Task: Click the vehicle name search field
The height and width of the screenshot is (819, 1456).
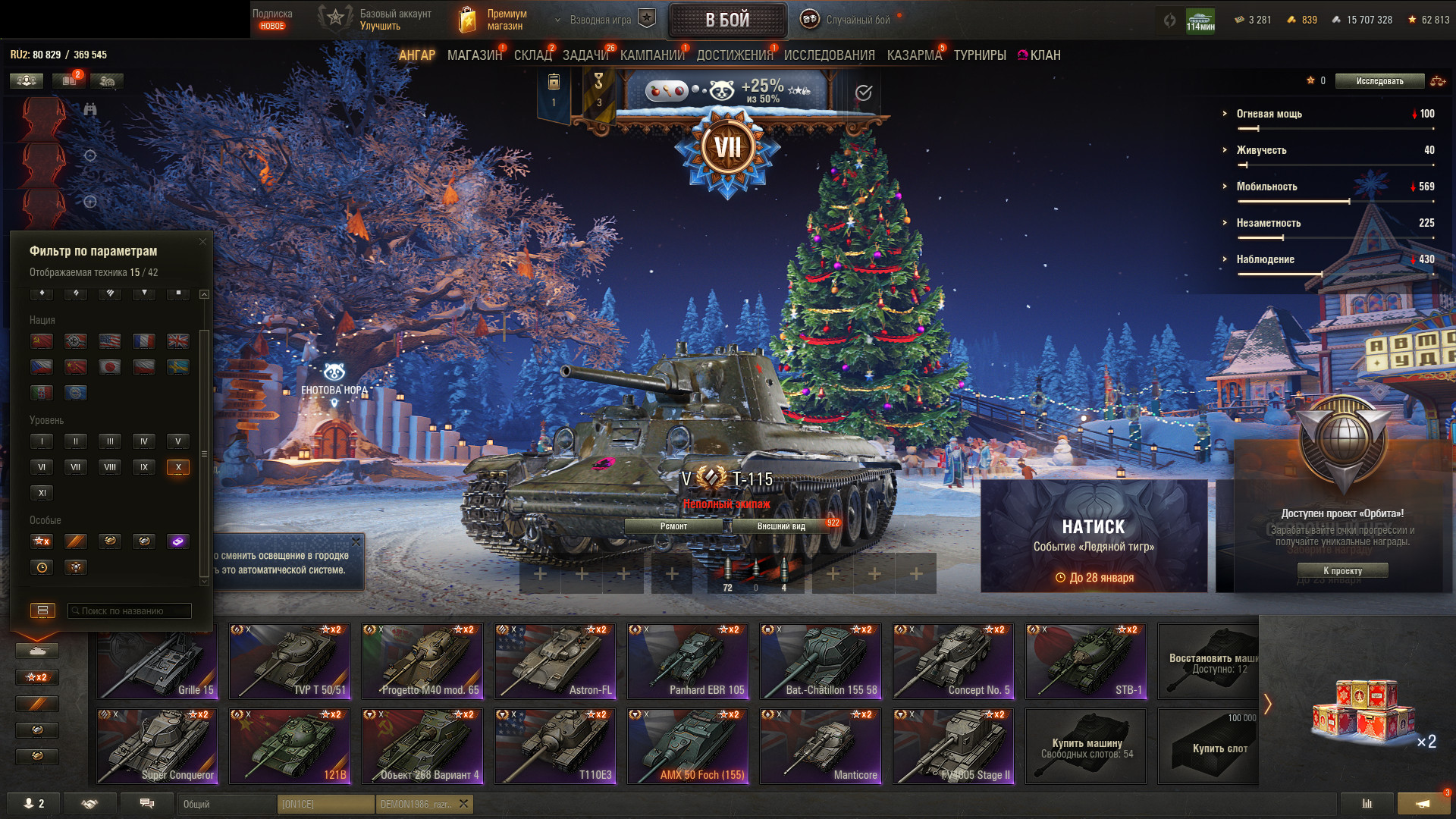Action: (130, 611)
